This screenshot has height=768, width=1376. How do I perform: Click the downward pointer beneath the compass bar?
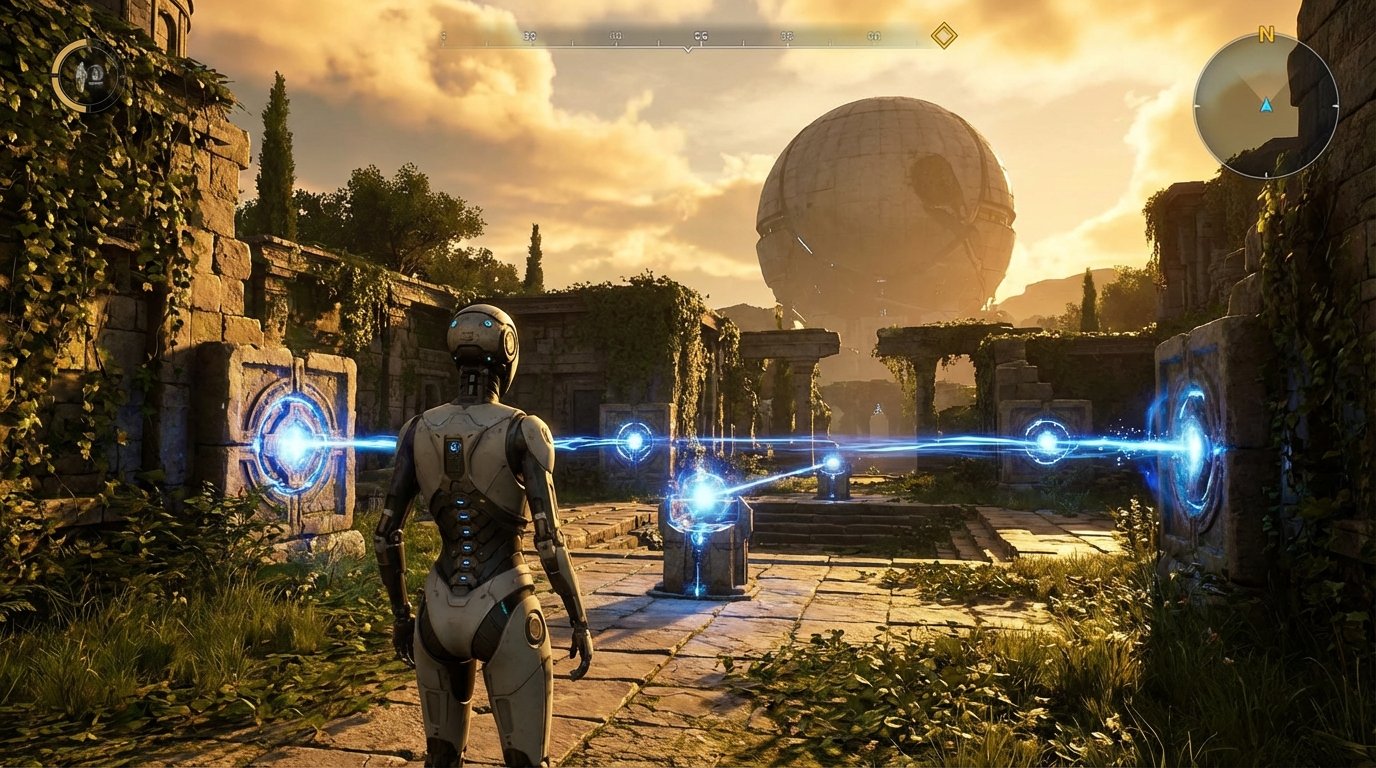pos(688,50)
